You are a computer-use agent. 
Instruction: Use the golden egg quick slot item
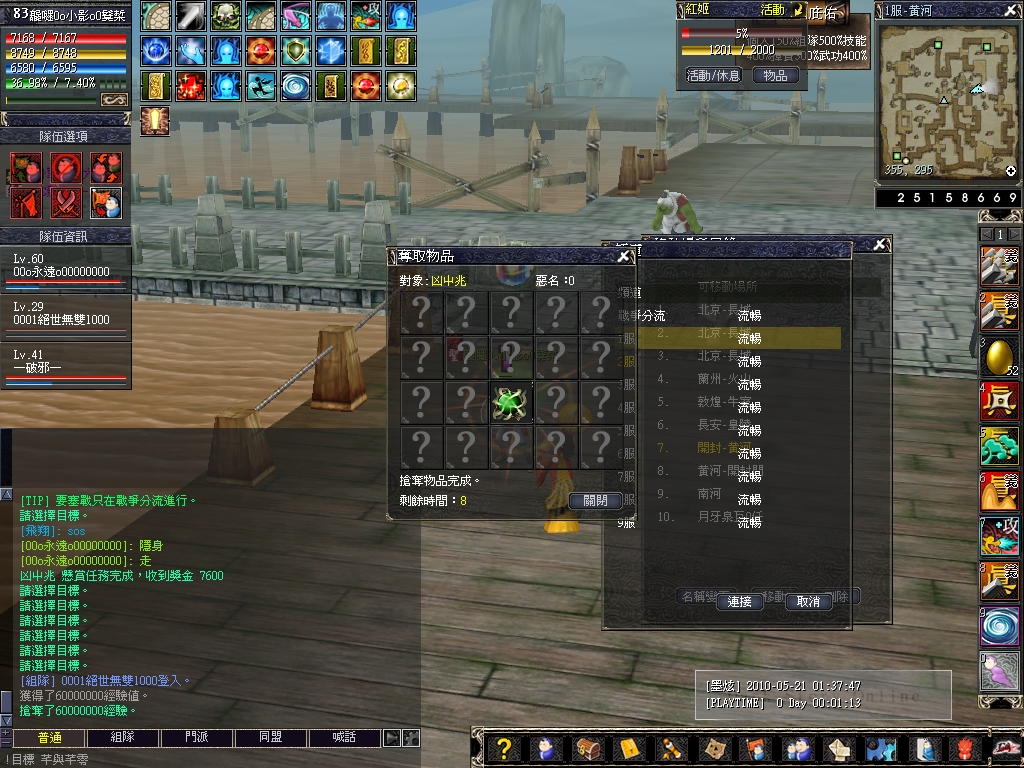point(1000,356)
